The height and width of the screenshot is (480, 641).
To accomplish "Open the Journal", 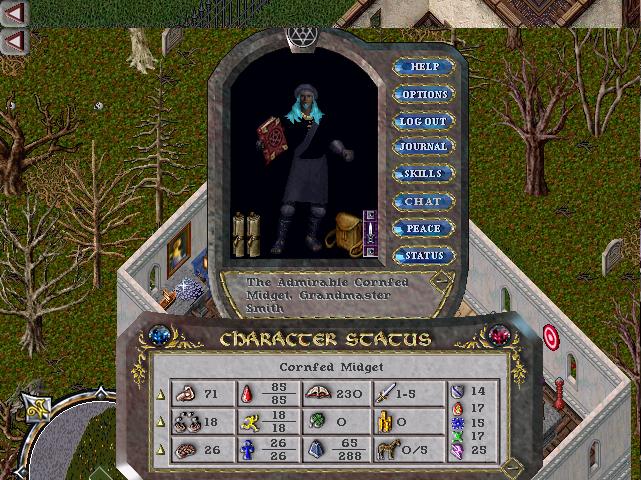I will point(424,147).
